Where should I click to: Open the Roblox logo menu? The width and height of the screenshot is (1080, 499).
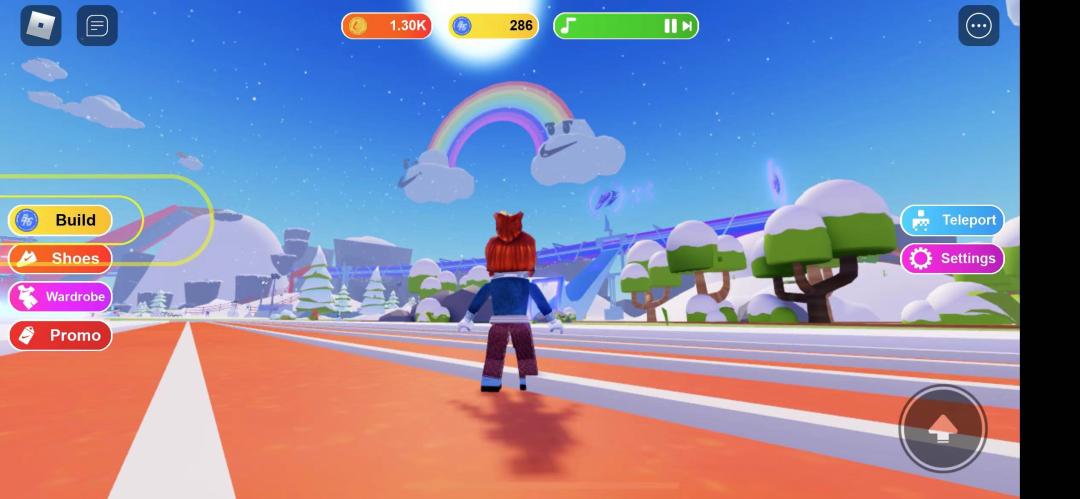coord(41,26)
